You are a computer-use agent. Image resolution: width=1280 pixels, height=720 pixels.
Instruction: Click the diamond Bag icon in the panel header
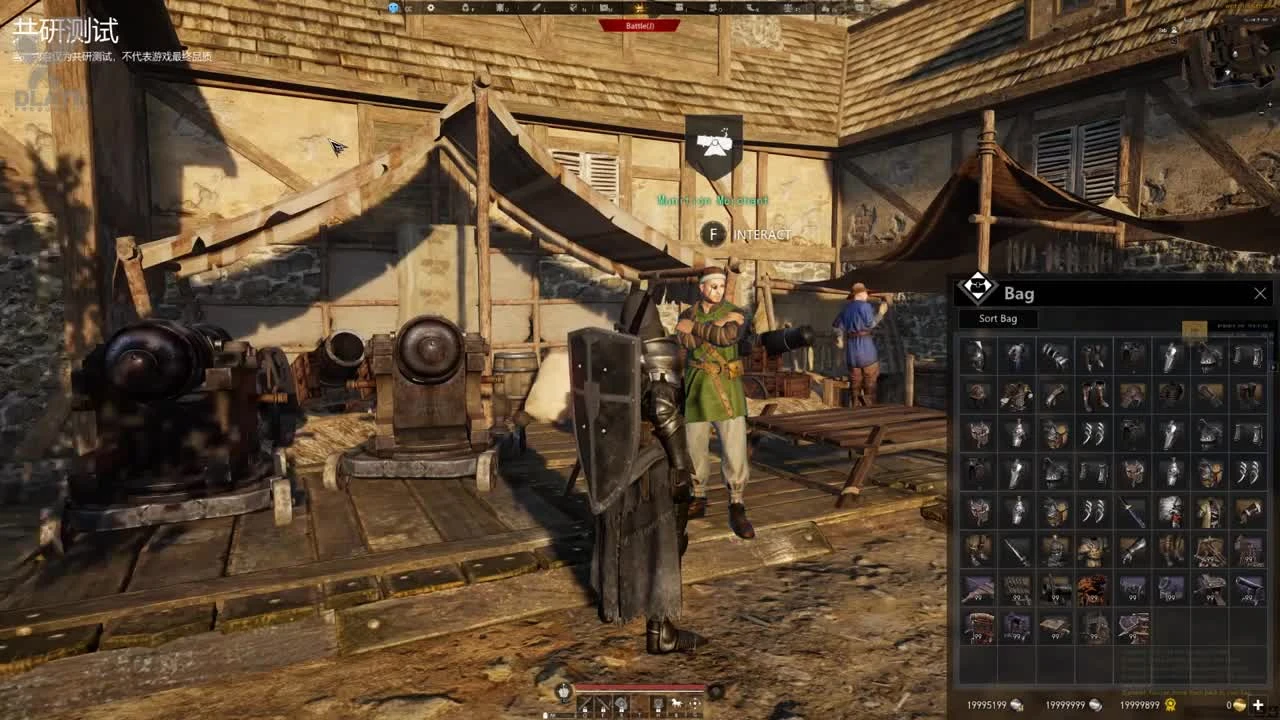coord(975,293)
